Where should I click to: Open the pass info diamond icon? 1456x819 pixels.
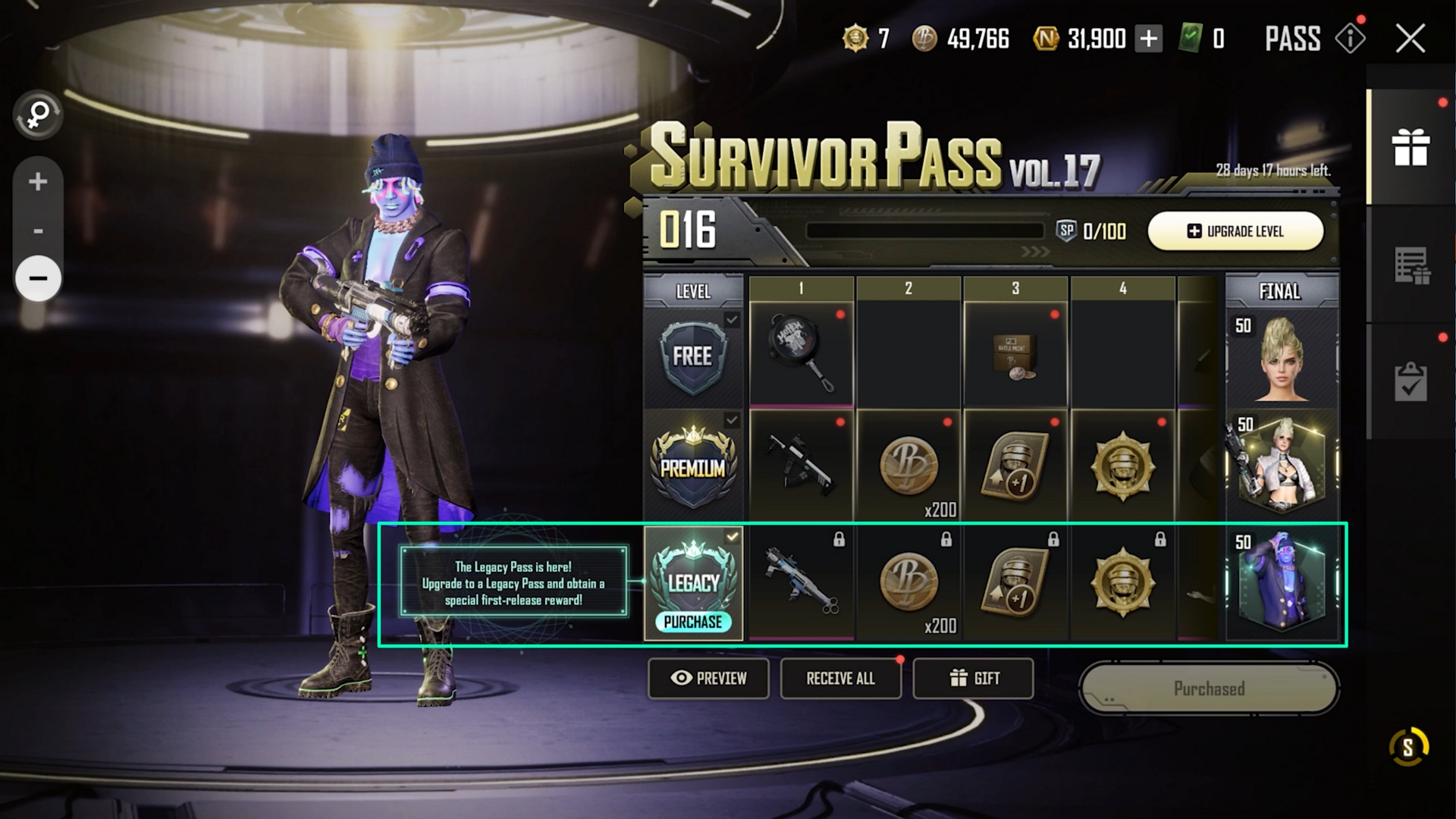[1351, 38]
